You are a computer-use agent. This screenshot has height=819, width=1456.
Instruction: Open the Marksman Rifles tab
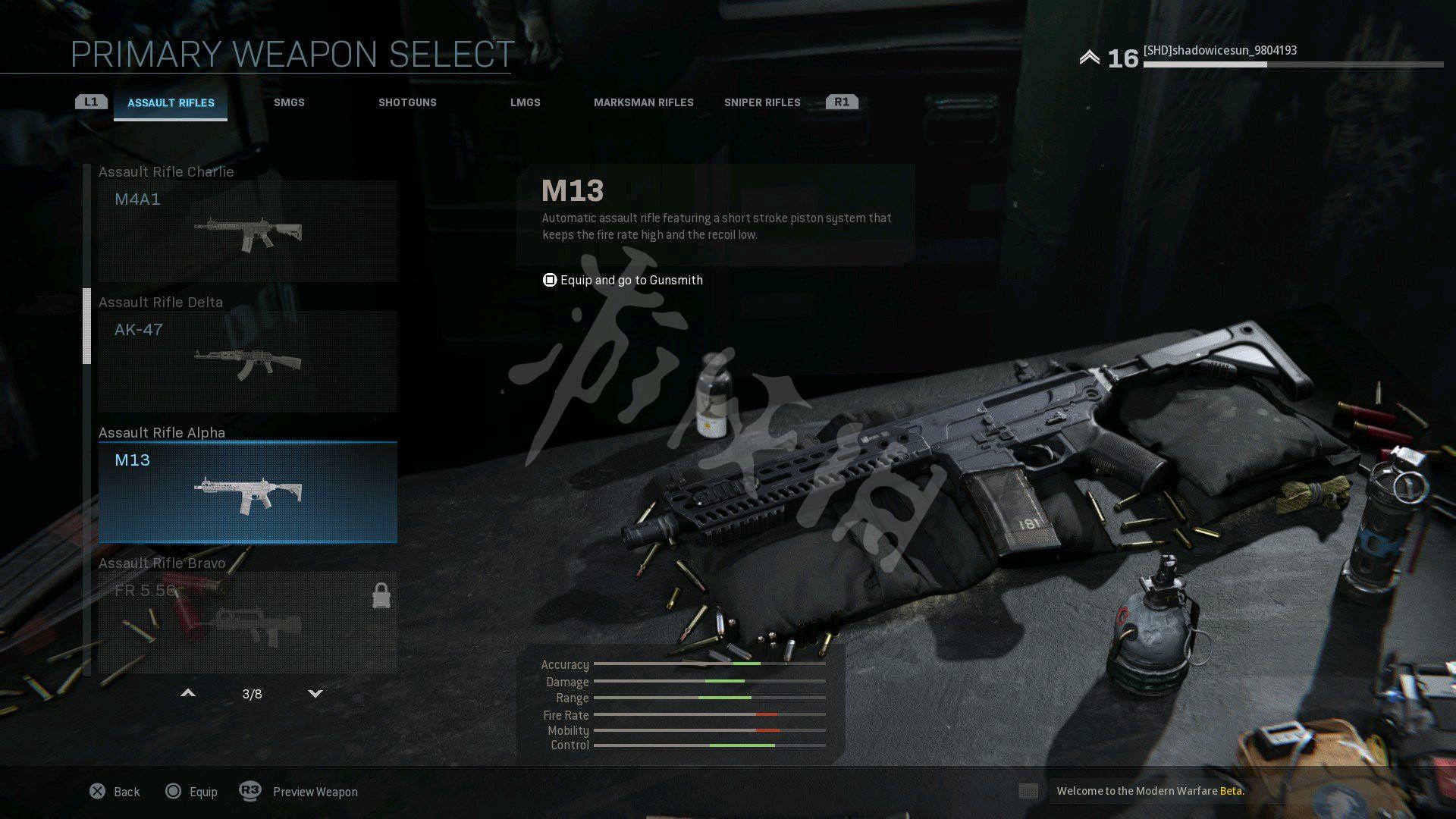tap(643, 103)
